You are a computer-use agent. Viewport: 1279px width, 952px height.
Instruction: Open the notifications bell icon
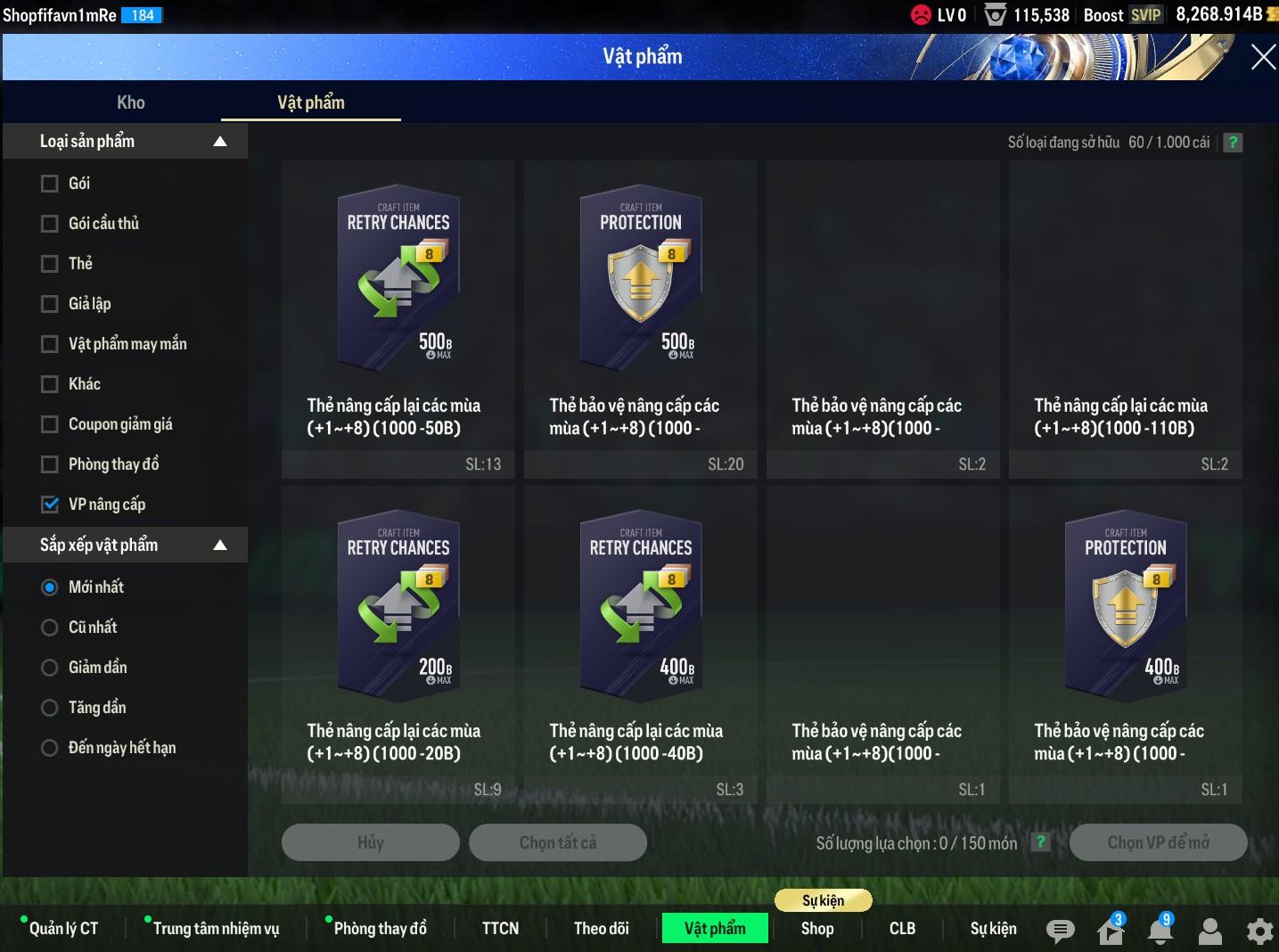point(1160,931)
